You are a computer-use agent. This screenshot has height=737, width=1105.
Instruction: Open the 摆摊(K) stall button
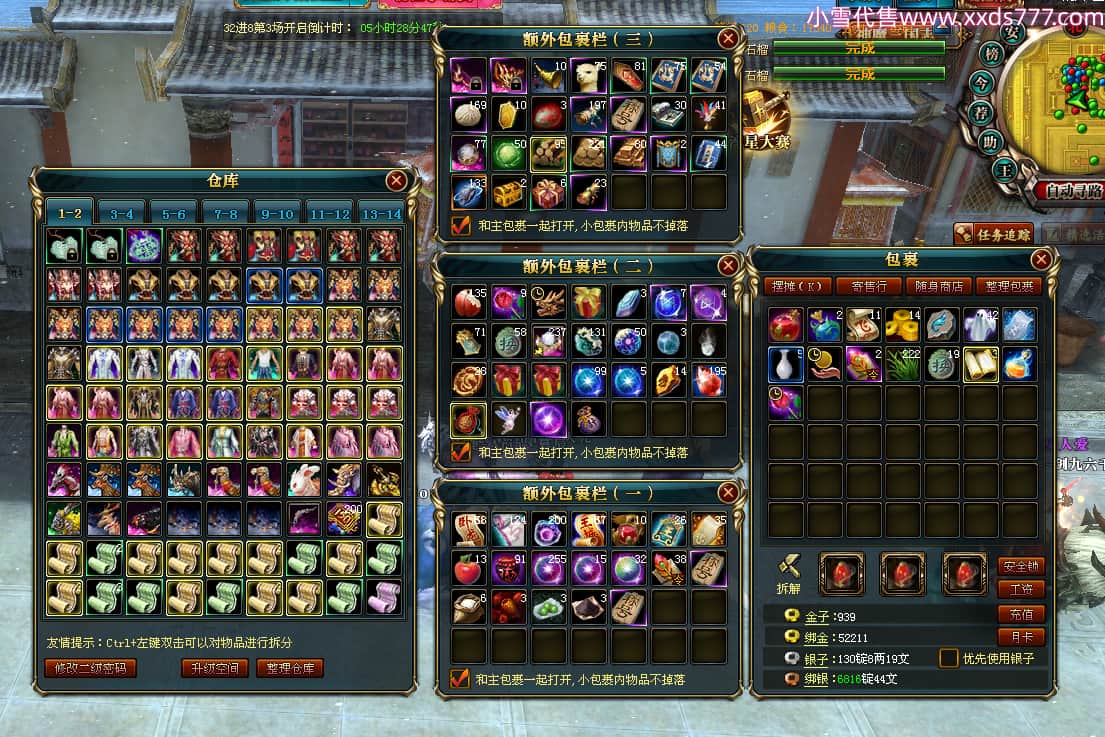click(x=797, y=286)
